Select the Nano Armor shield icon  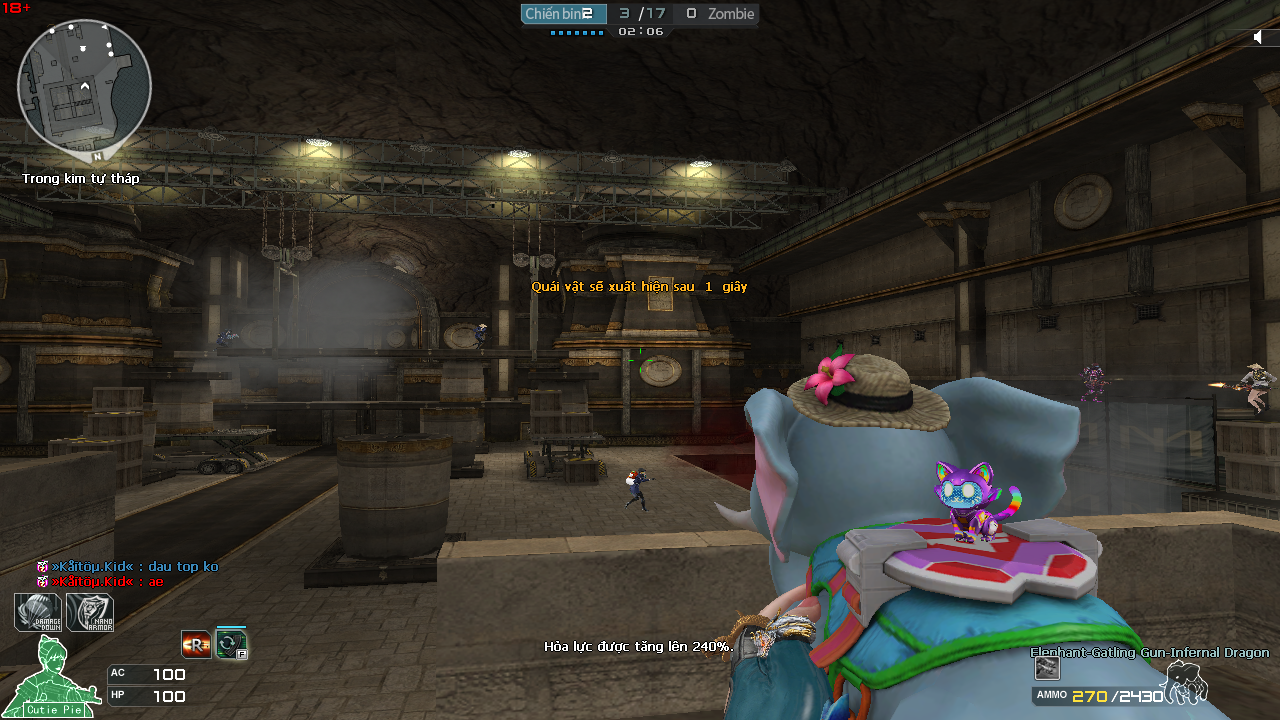click(x=90, y=612)
